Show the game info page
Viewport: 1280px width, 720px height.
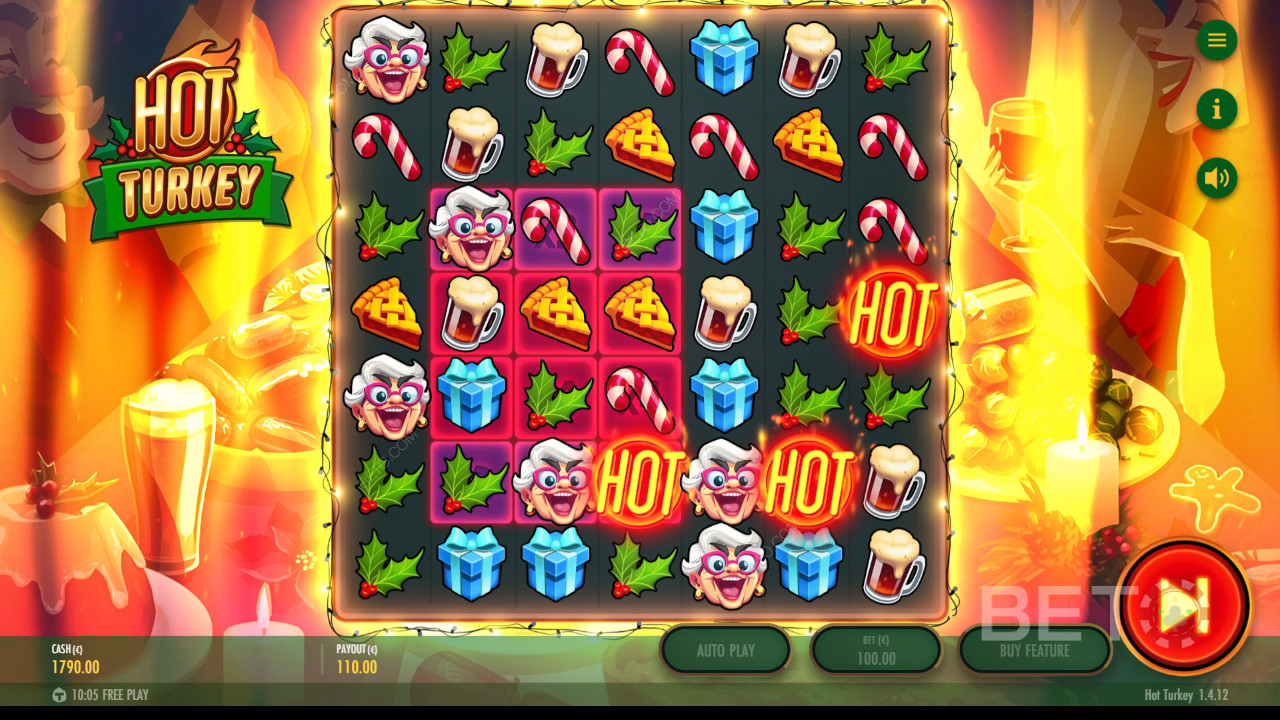(1217, 109)
